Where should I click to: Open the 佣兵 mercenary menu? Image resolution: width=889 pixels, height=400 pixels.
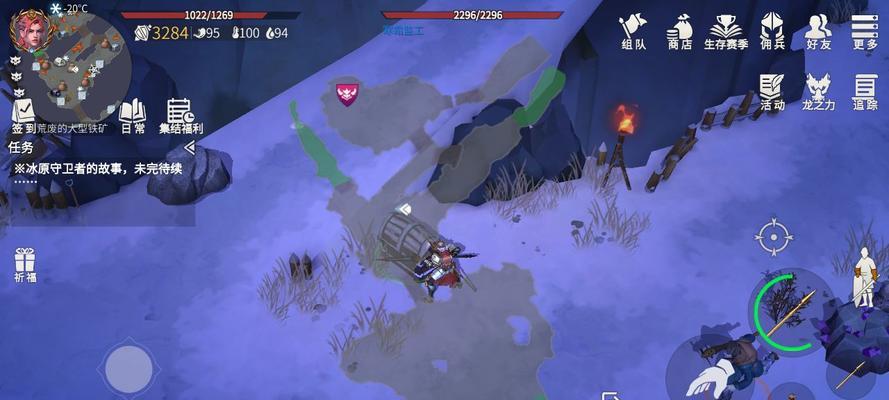pyautogui.click(x=772, y=31)
